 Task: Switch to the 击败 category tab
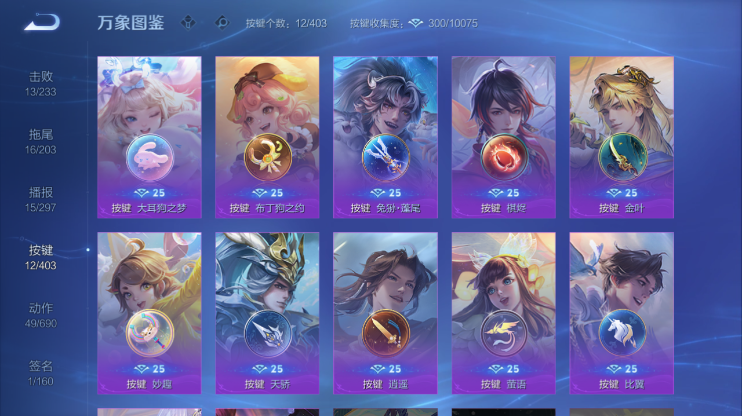click(x=41, y=83)
